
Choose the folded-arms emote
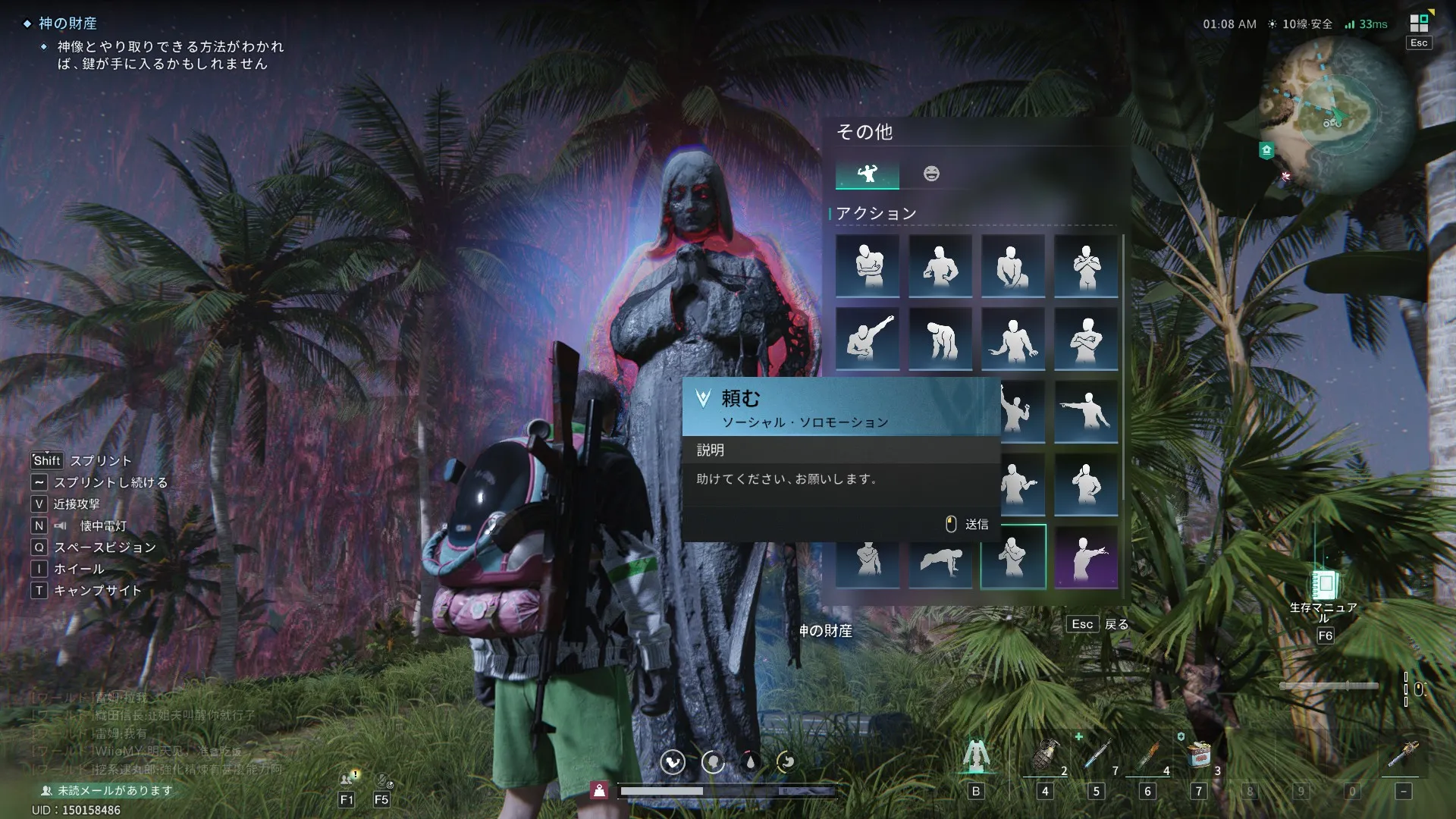click(1086, 339)
